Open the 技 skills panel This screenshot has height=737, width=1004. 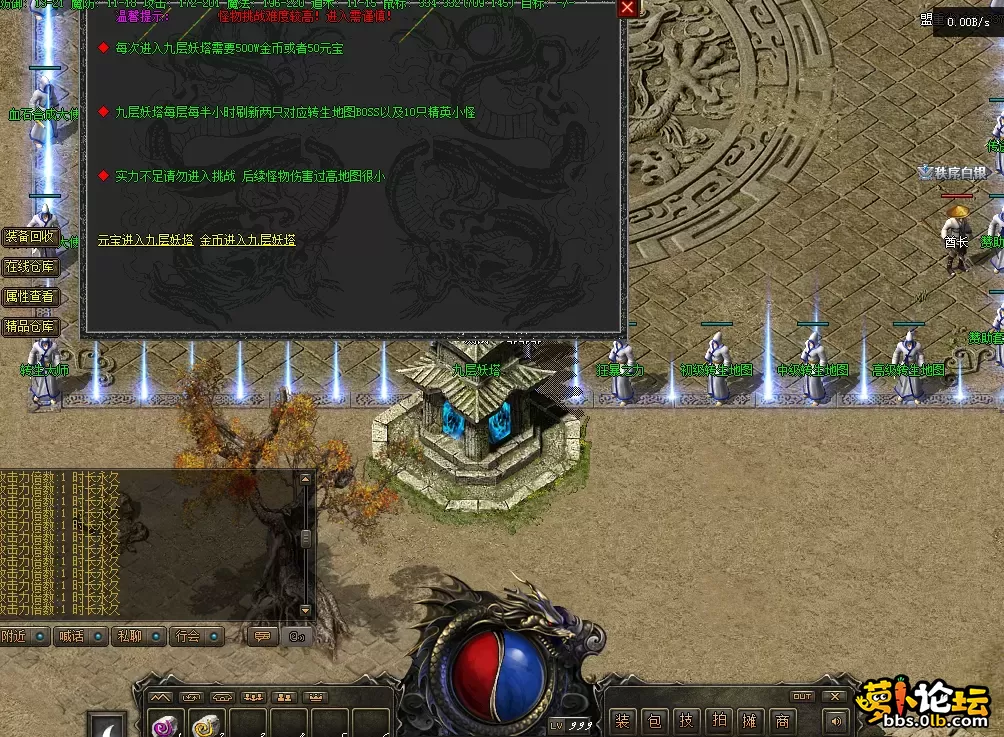686,720
